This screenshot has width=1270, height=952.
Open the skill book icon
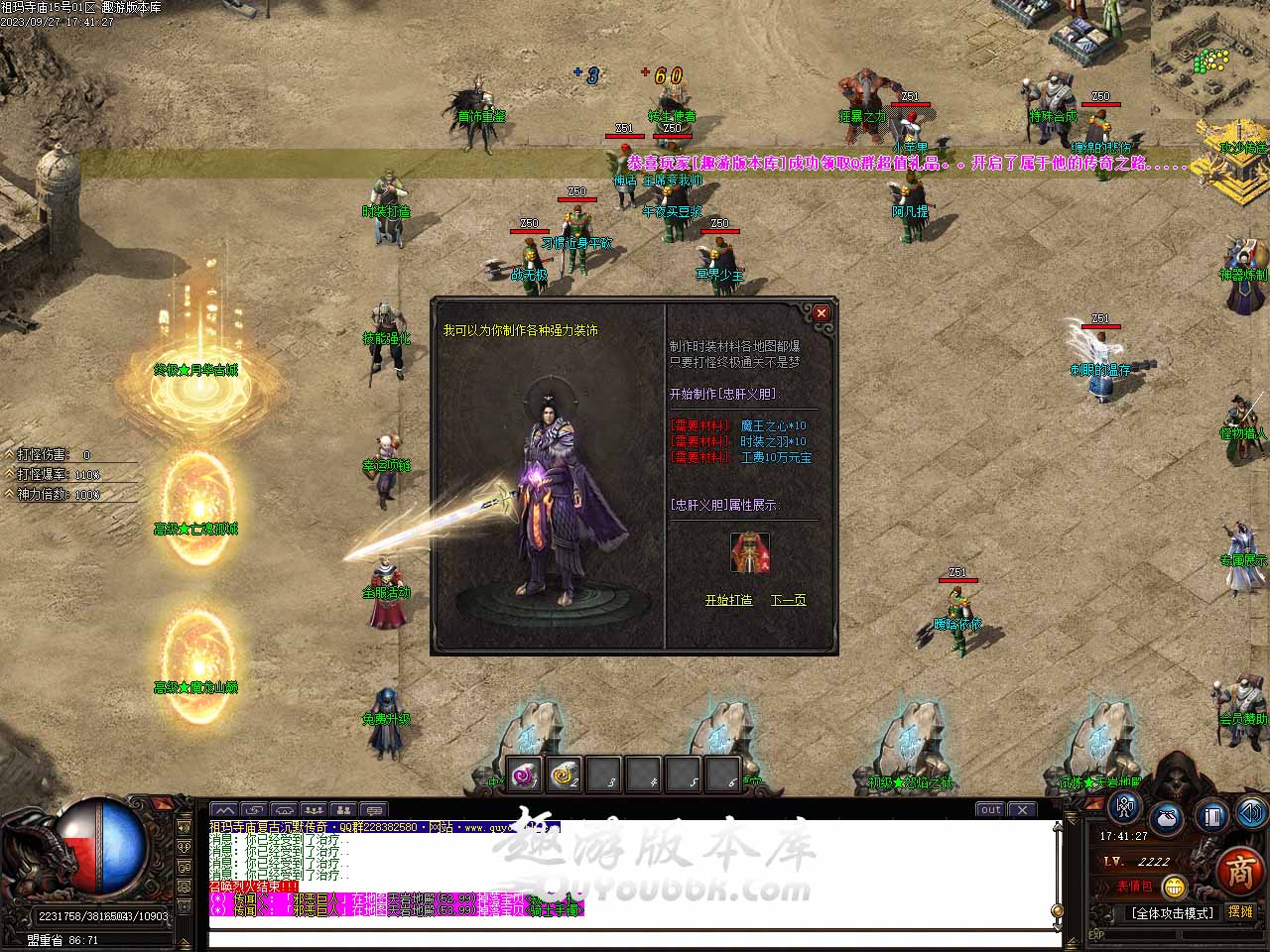click(1210, 816)
